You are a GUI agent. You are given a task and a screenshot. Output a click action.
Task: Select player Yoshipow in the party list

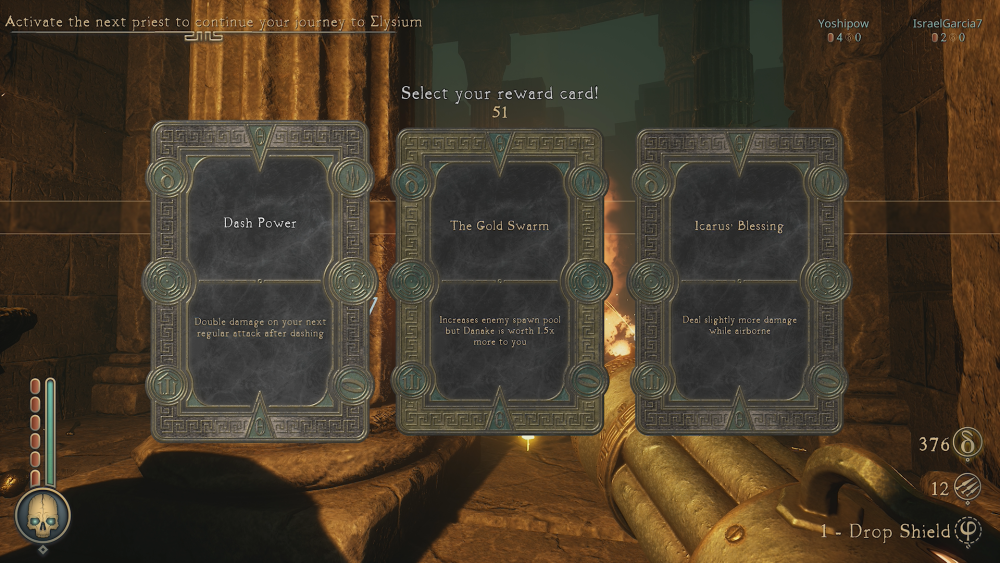tap(845, 22)
